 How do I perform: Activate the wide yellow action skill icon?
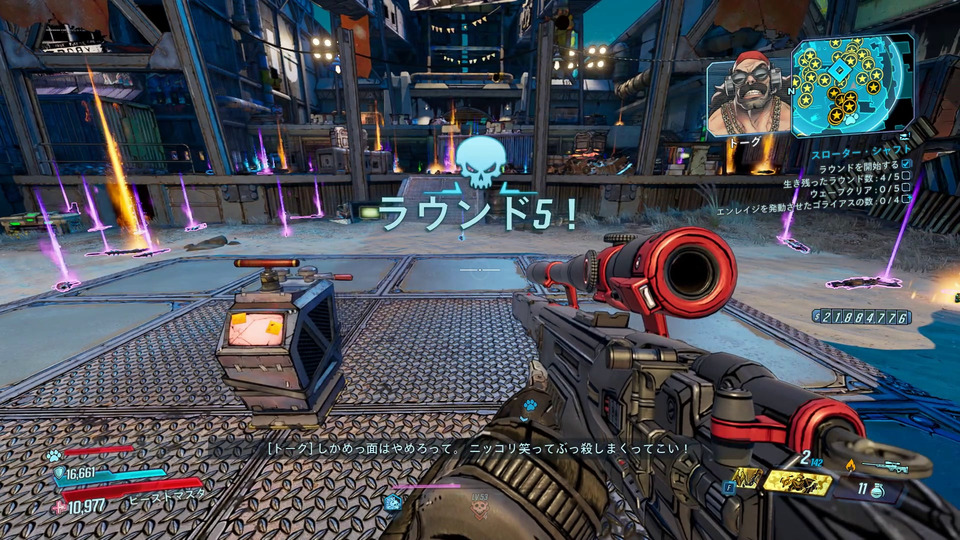796,483
